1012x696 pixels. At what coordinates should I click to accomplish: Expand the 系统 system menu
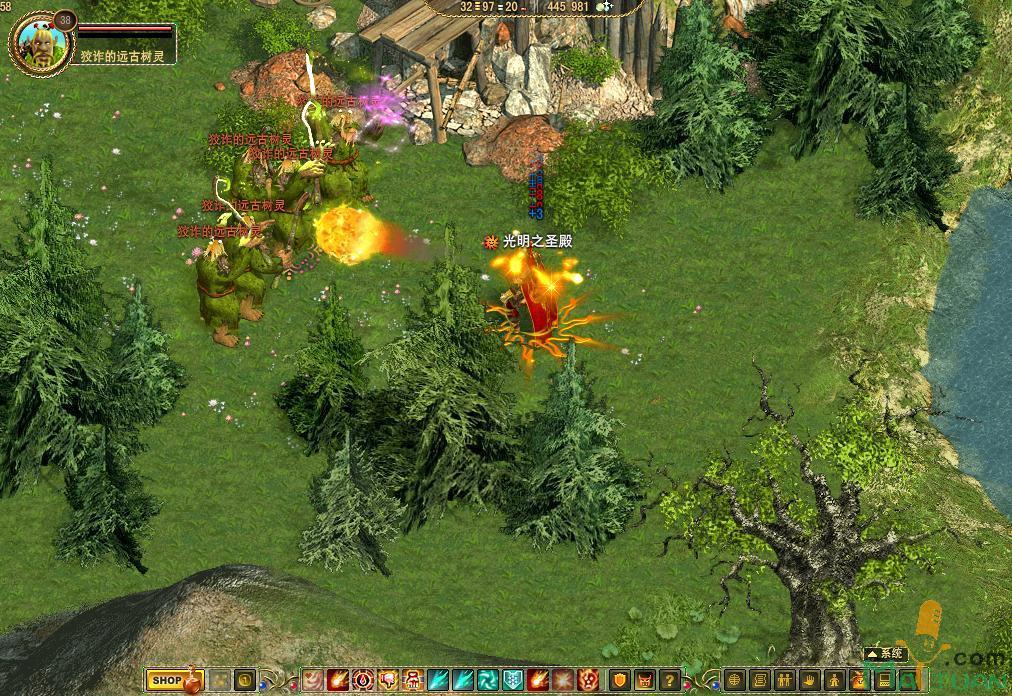click(x=885, y=653)
